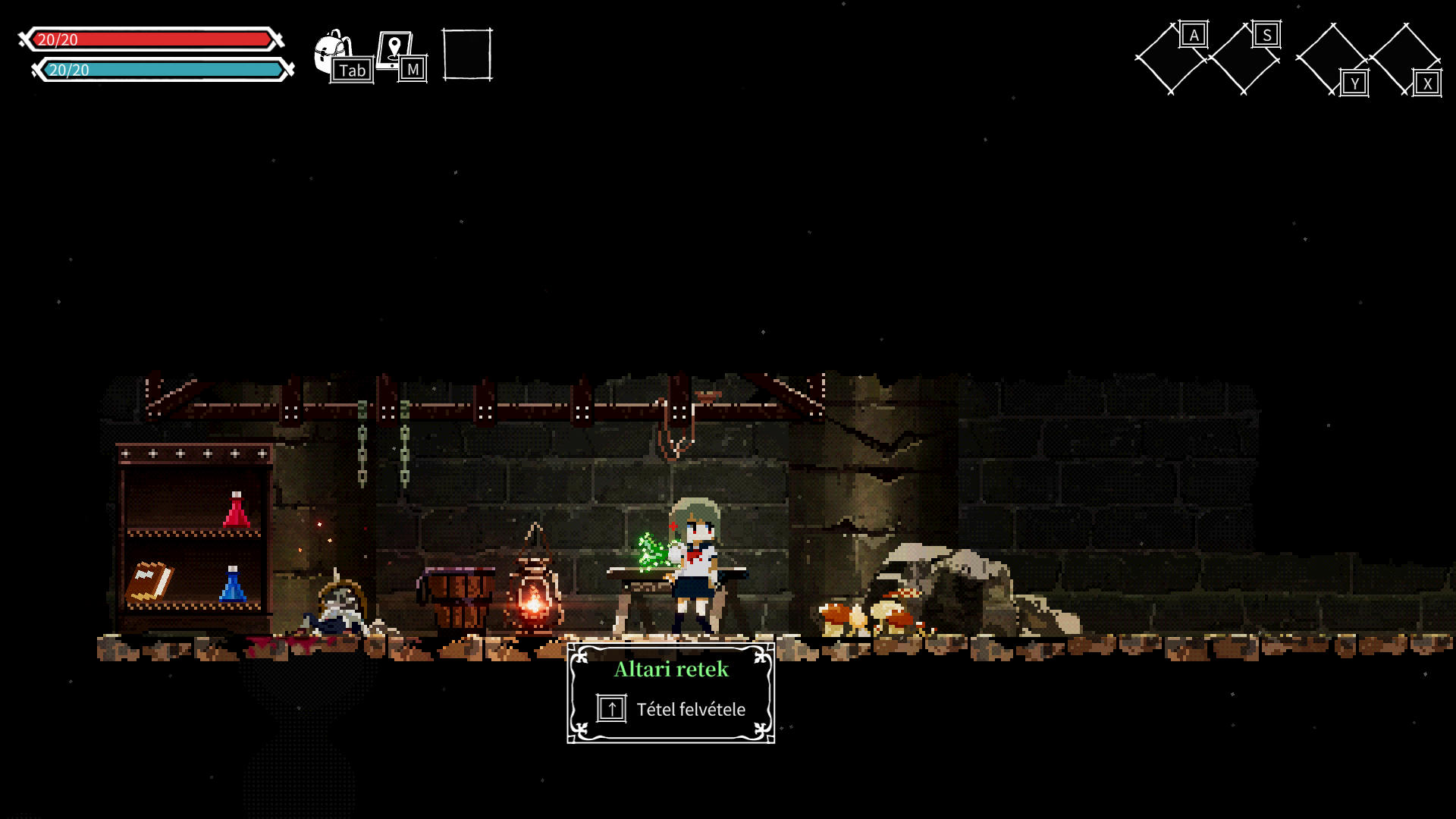Activate the diamond skill slot labeled X
This screenshot has width=1456, height=819.
(1405, 58)
